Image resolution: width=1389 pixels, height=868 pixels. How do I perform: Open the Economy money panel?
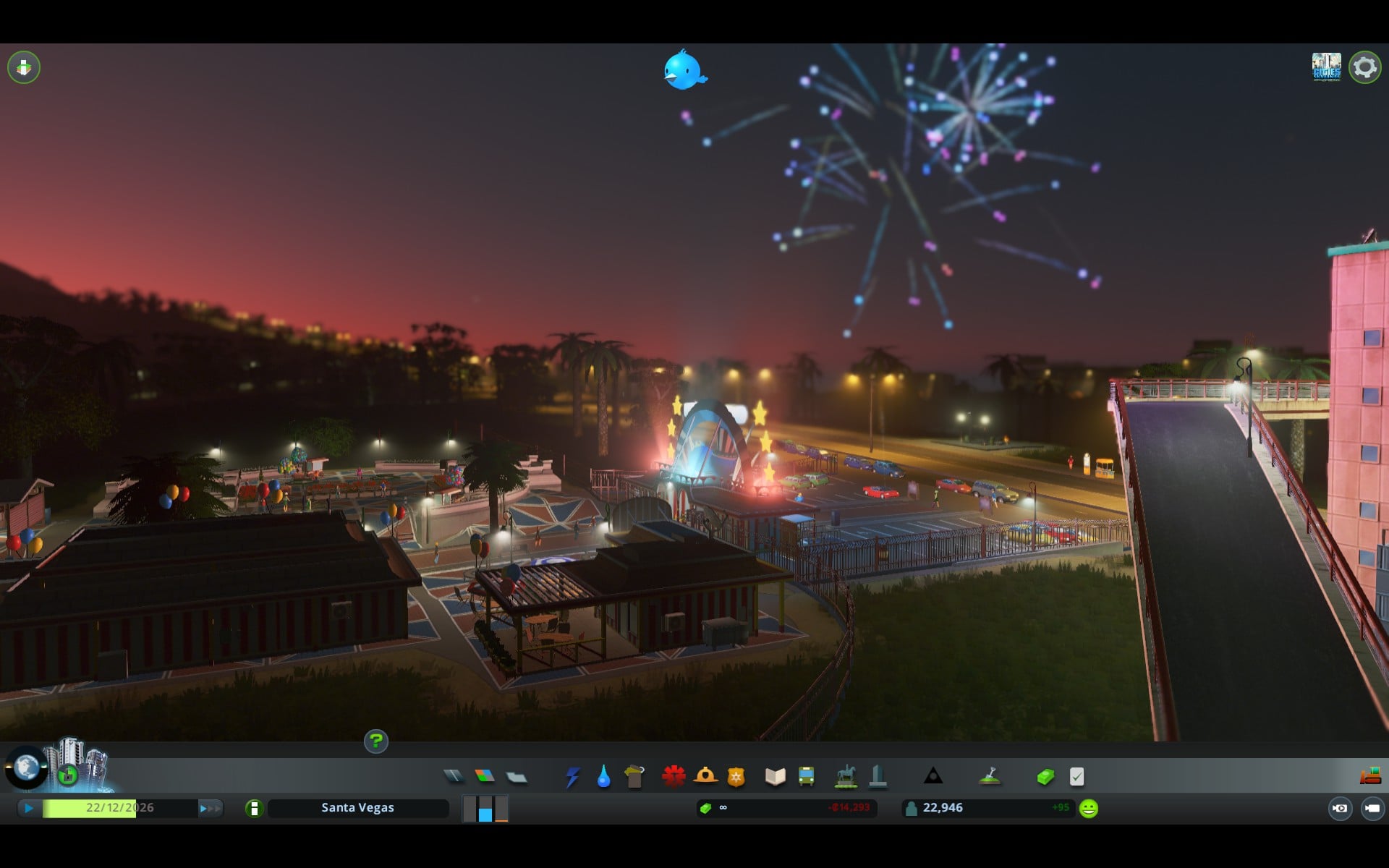click(1045, 777)
